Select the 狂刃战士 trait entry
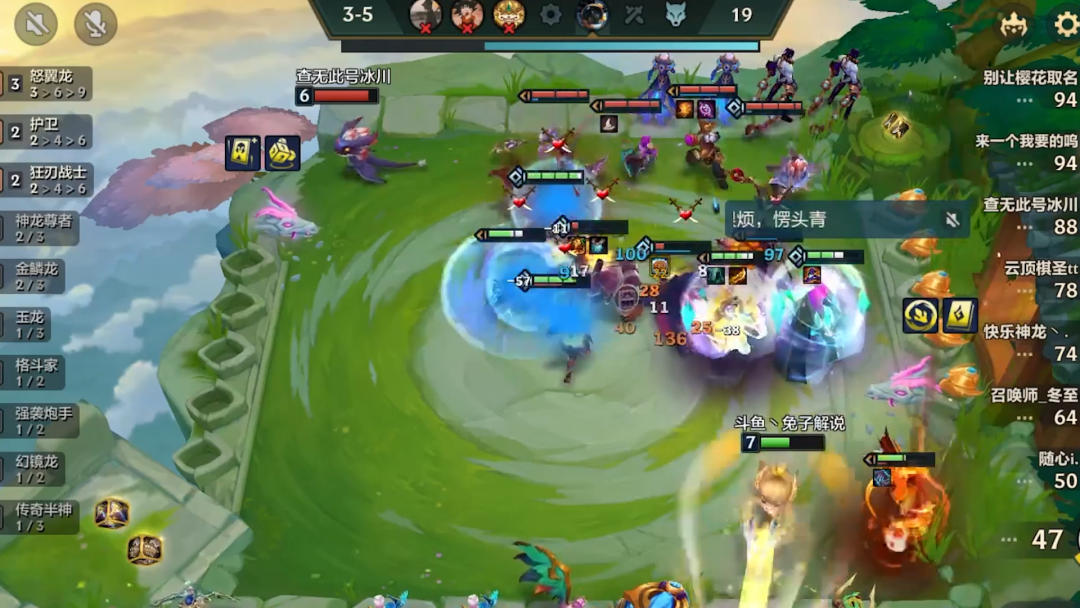 [47, 180]
